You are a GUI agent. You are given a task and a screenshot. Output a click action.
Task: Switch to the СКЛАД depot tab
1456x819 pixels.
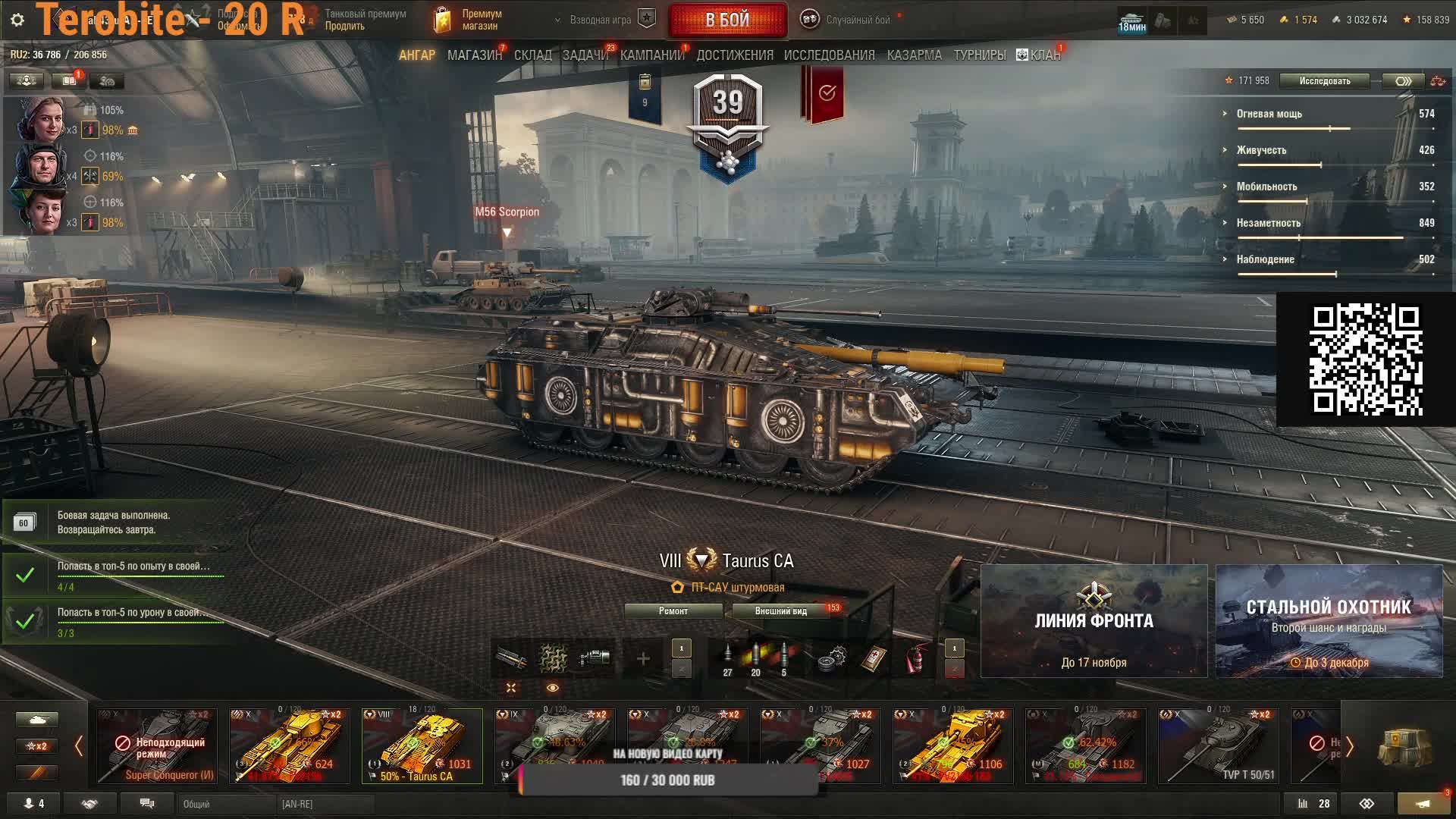click(532, 55)
